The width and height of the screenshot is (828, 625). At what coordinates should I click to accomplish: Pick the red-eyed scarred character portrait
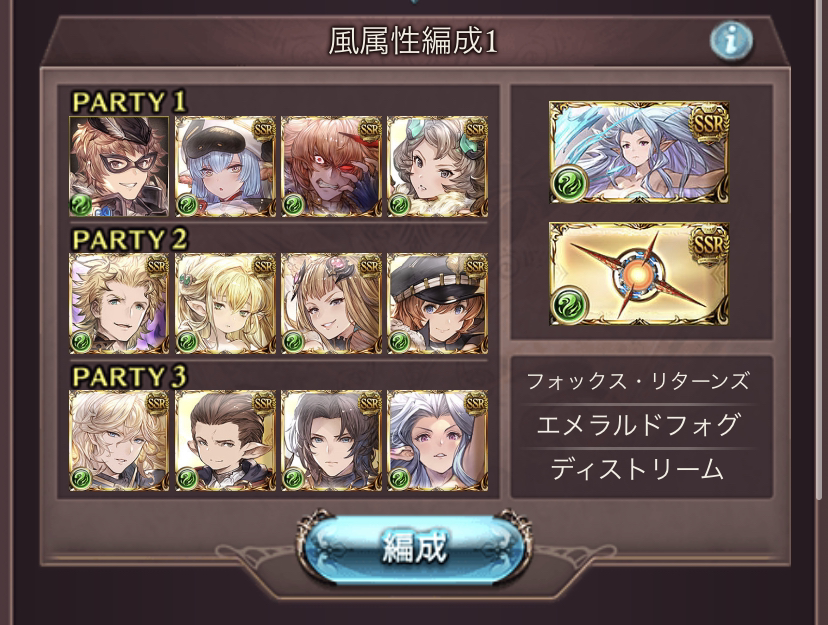coord(331,166)
